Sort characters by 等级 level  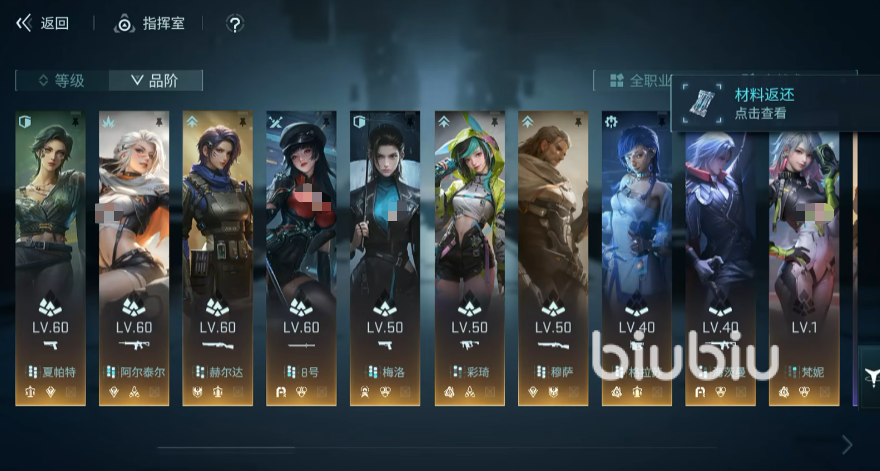pos(61,81)
